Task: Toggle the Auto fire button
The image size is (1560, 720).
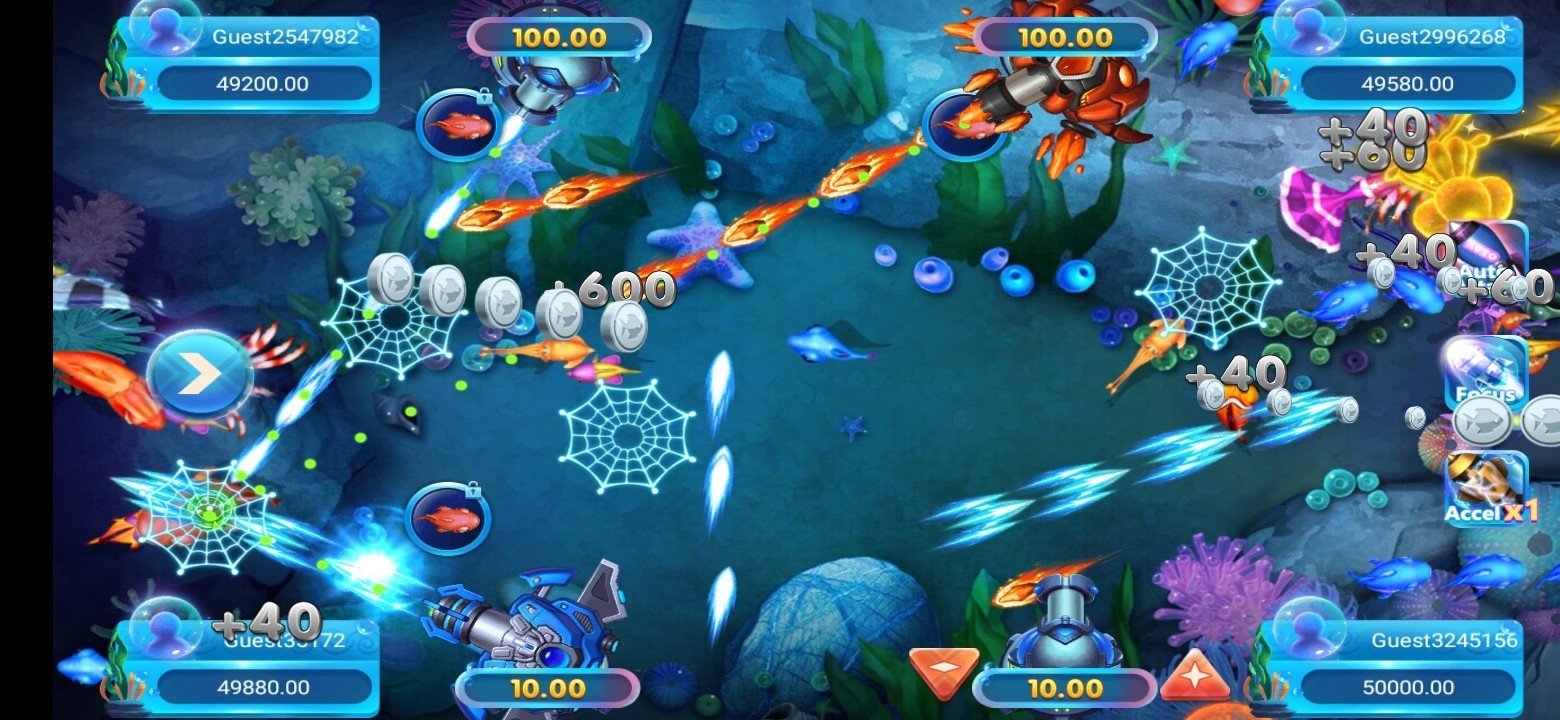Action: click(1487, 255)
